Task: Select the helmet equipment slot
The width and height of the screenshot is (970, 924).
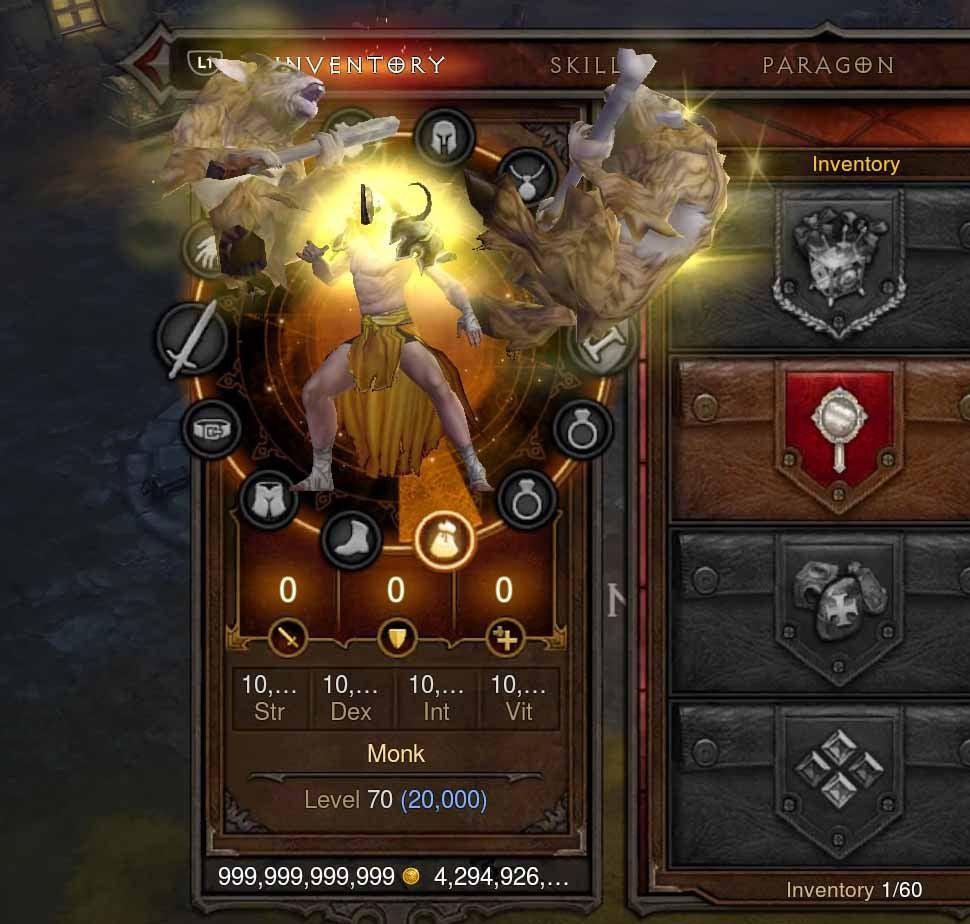Action: (444, 137)
